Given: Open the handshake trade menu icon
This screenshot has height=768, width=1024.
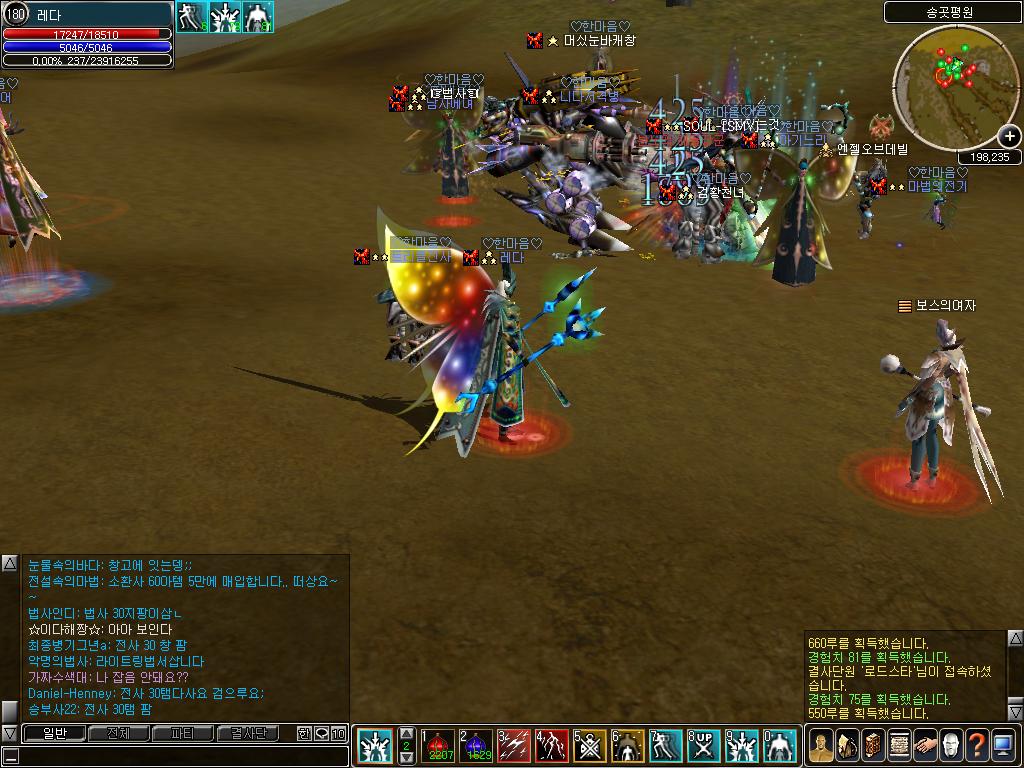Looking at the screenshot, I should pyautogui.click(x=925, y=745).
